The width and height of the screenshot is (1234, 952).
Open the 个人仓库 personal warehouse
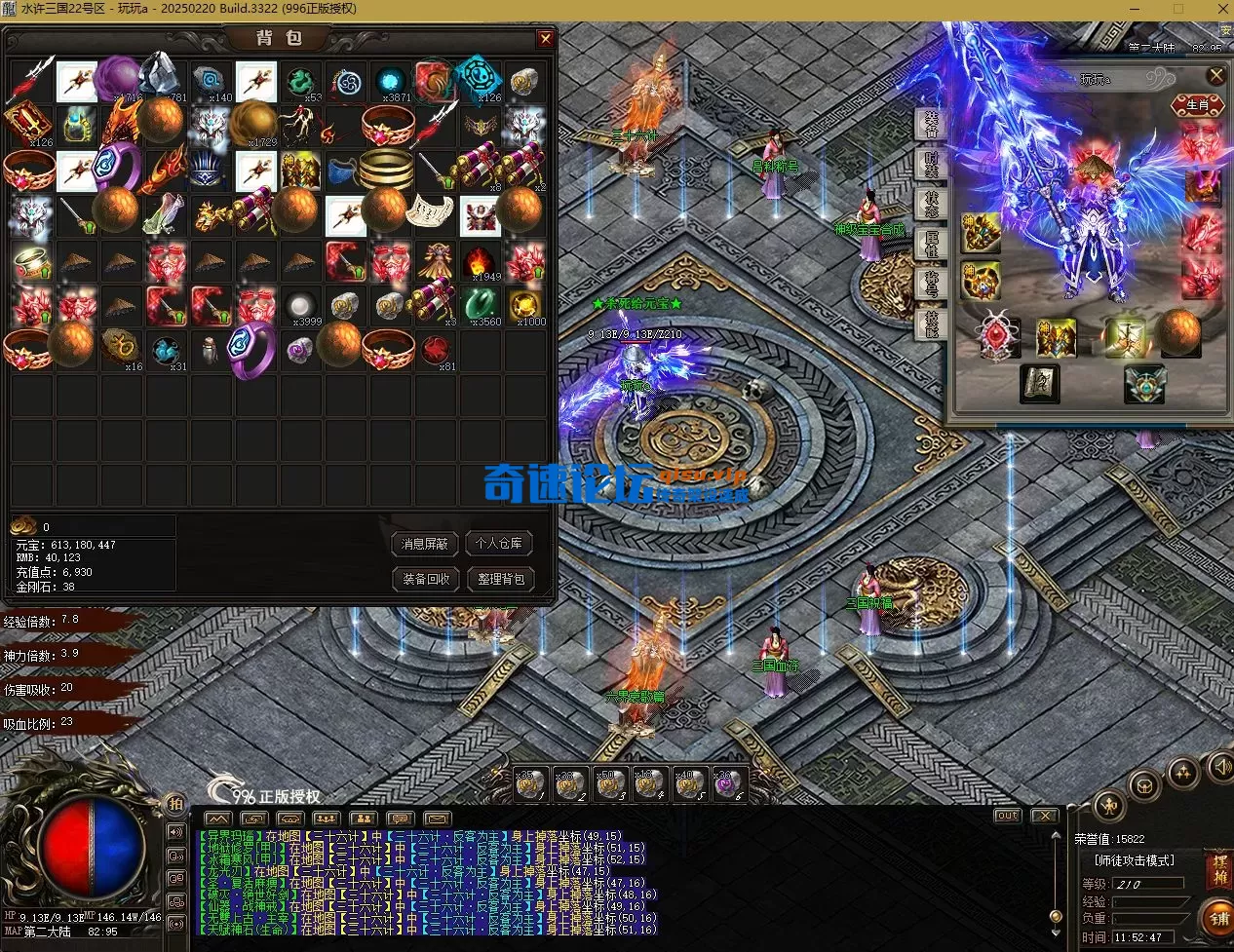point(500,544)
